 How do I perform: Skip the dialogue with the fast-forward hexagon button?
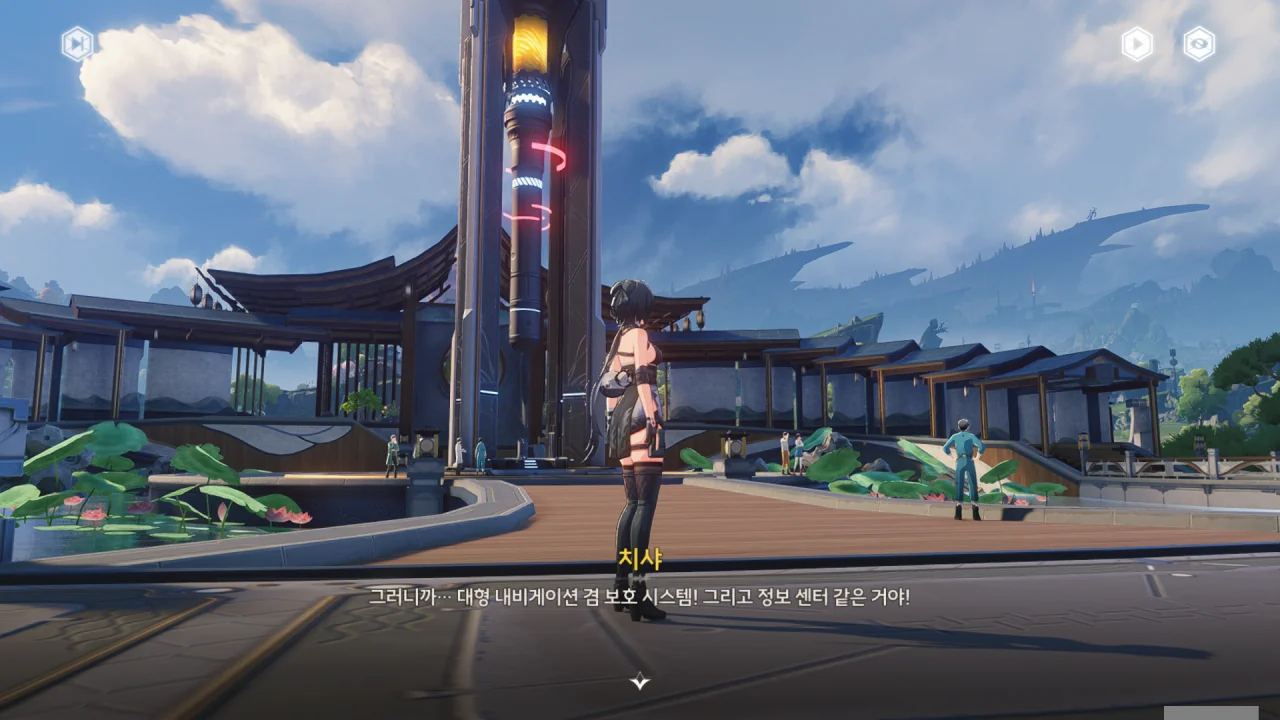(x=77, y=44)
